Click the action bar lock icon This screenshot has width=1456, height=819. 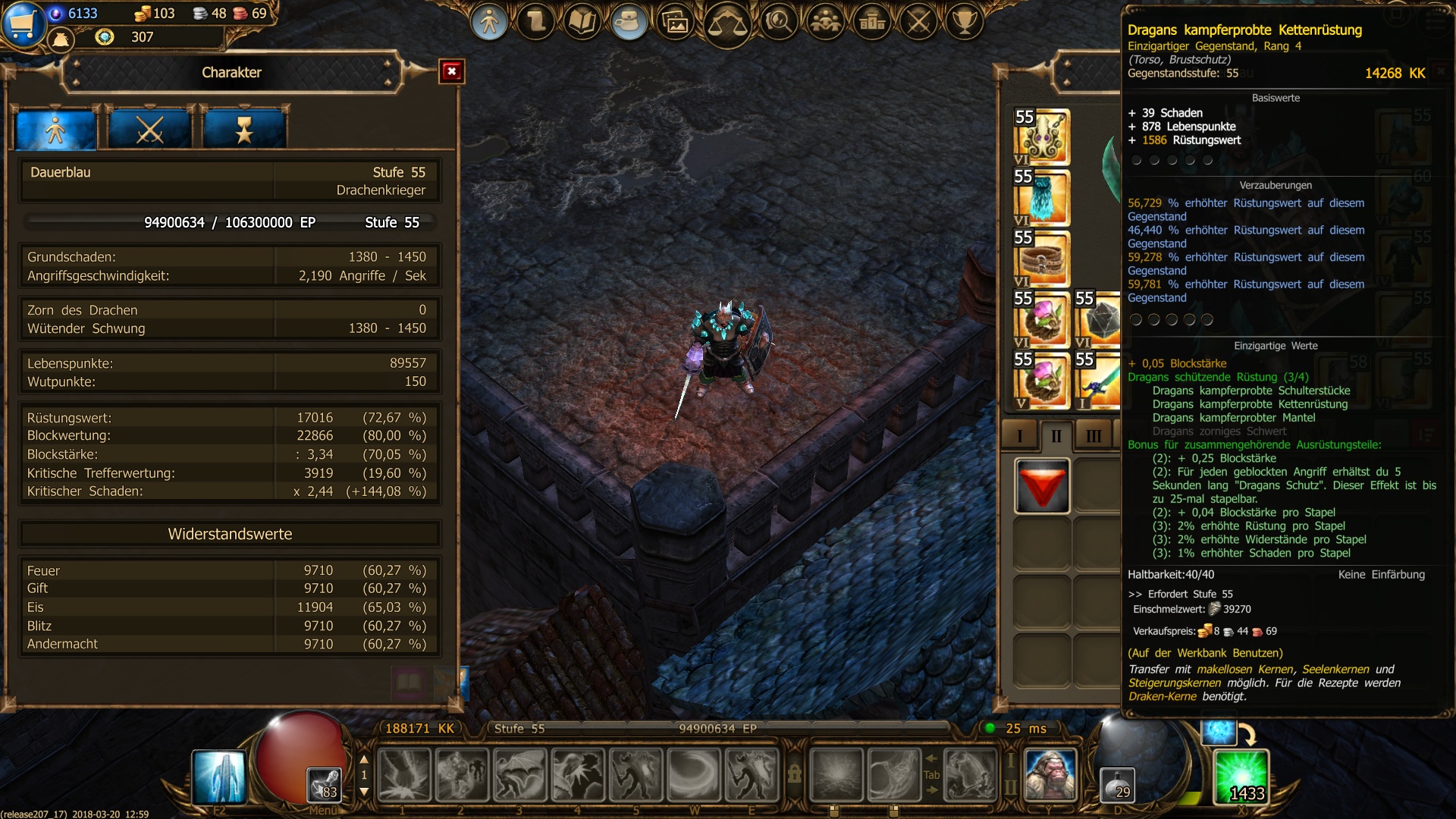[794, 774]
